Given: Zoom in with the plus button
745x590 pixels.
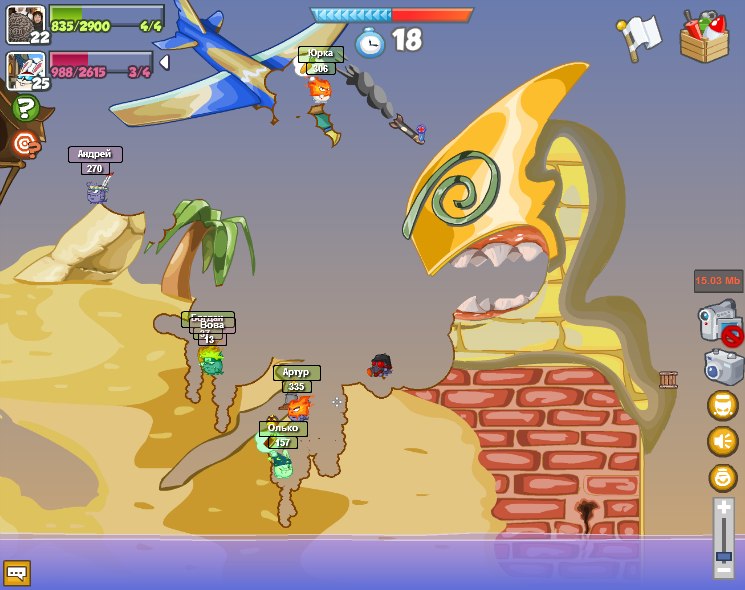Looking at the screenshot, I should coord(724,508).
